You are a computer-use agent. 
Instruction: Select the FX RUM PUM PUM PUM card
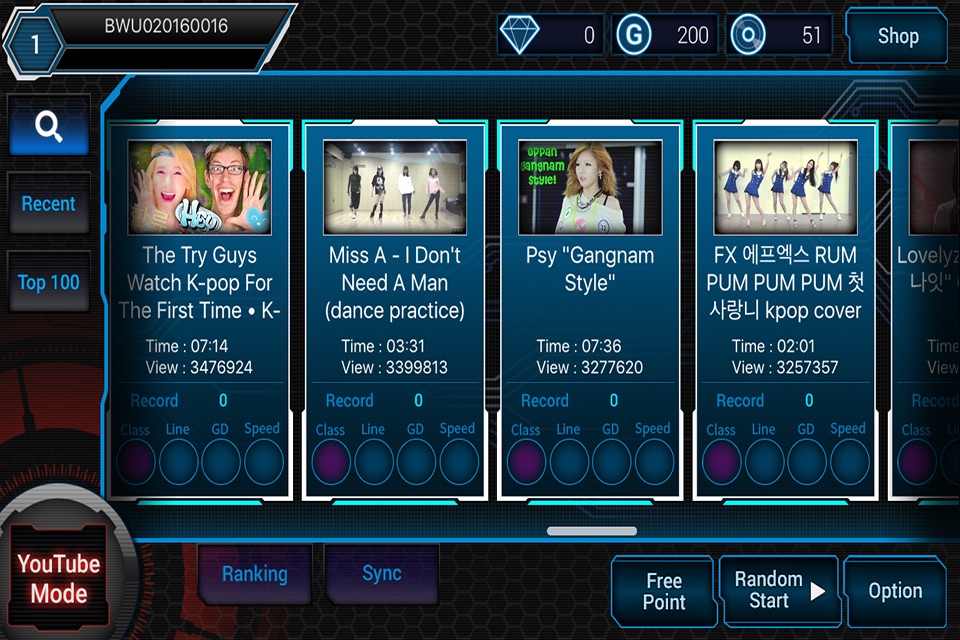[x=785, y=310]
